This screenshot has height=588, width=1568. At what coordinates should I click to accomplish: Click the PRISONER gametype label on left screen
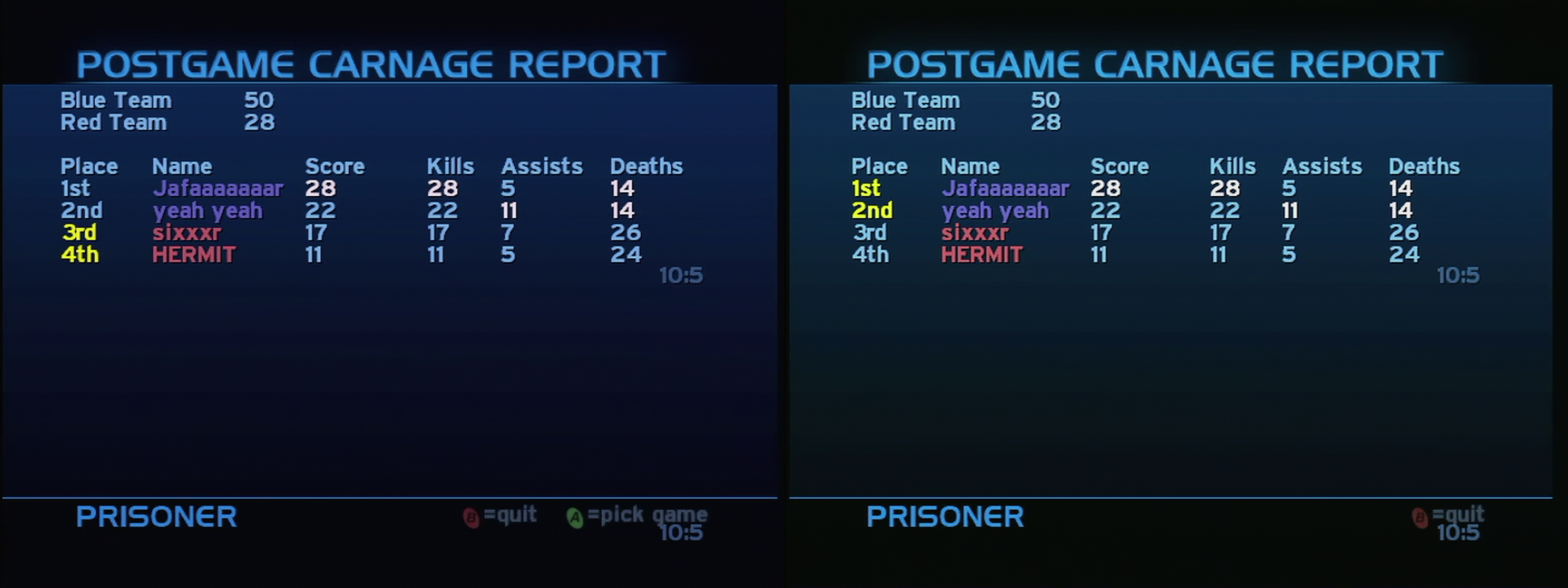pyautogui.click(x=155, y=517)
